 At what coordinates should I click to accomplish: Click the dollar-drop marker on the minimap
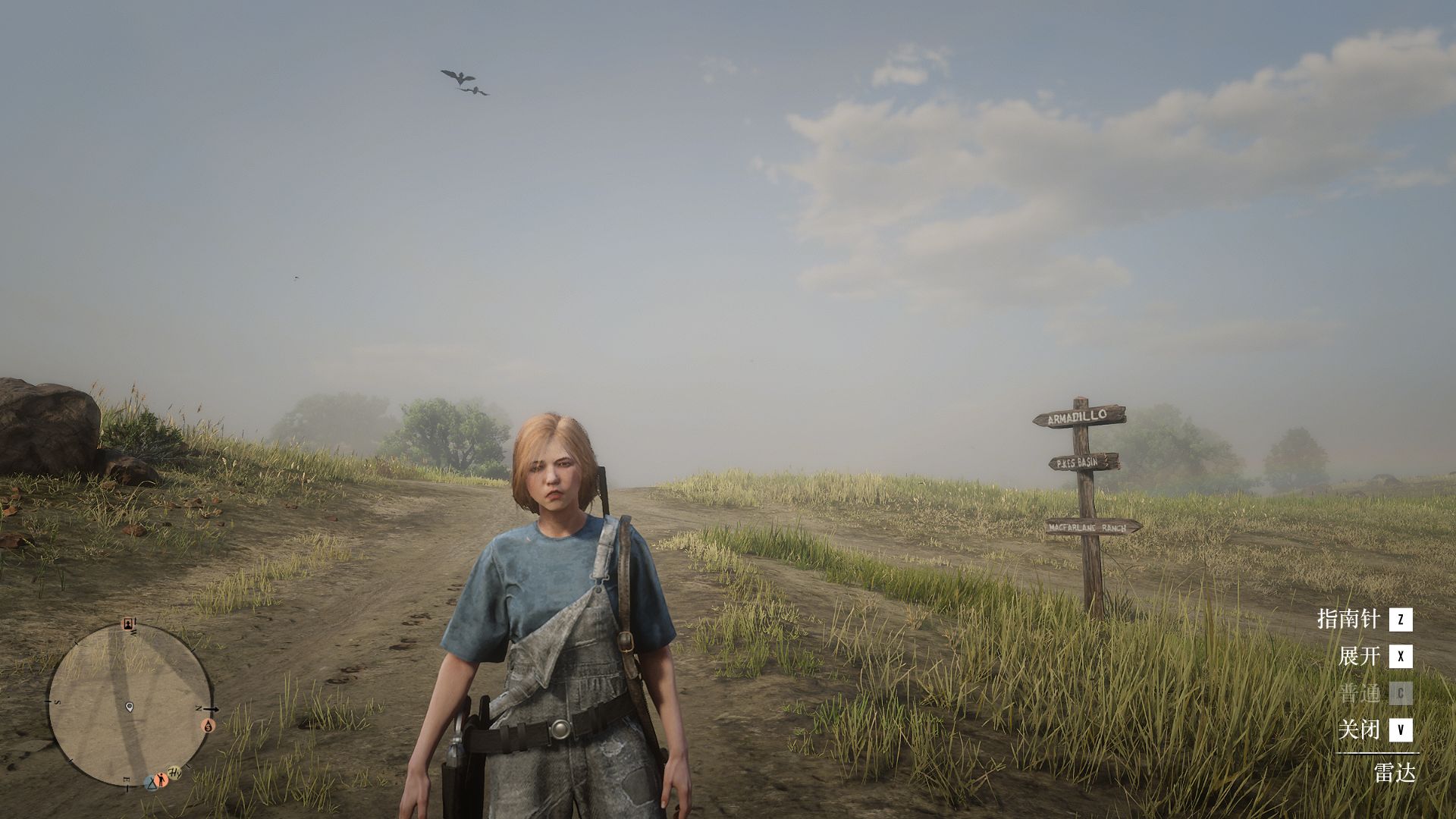click(209, 725)
